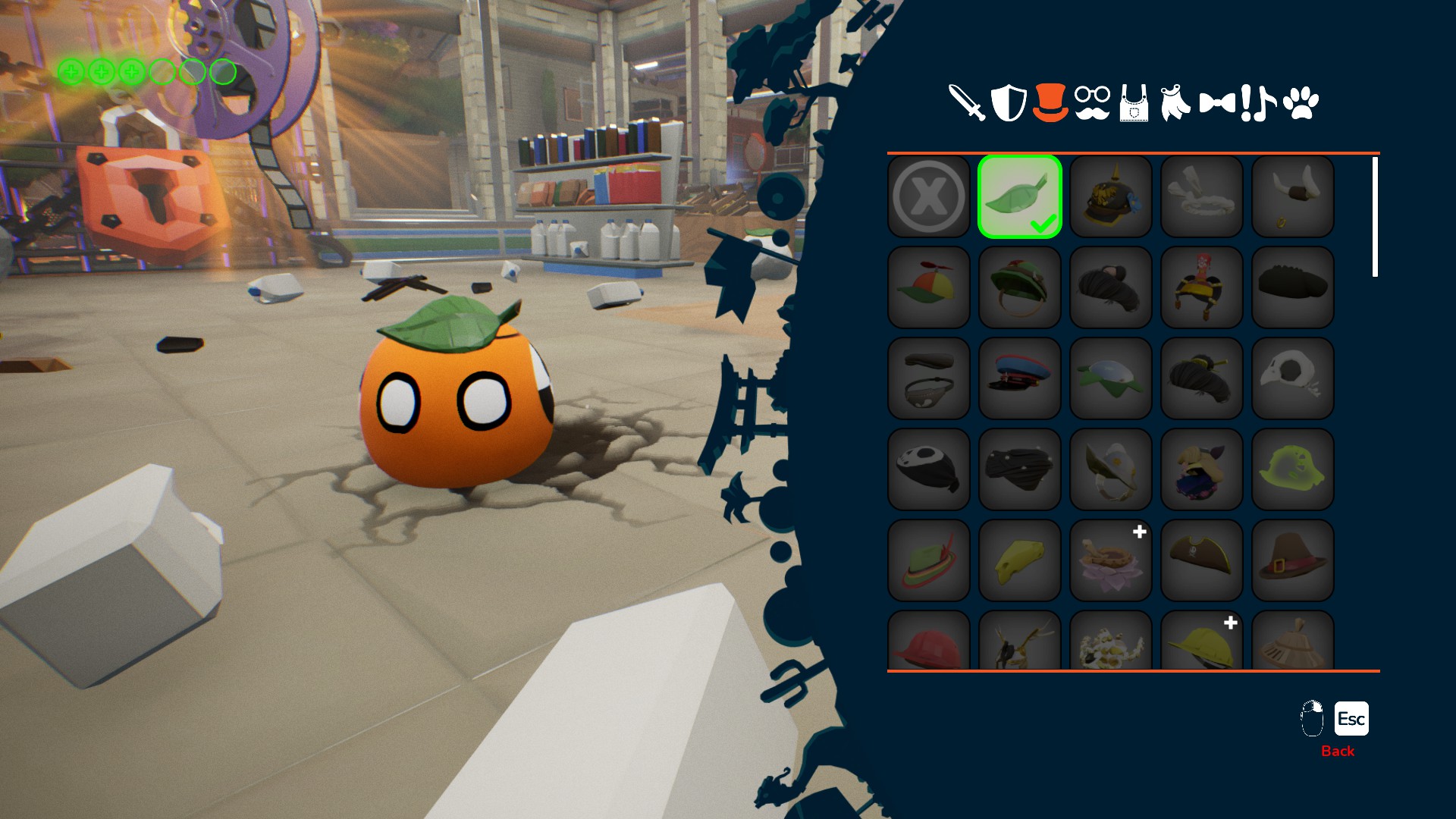
Task: Remove hat using the X slot
Action: click(x=929, y=196)
